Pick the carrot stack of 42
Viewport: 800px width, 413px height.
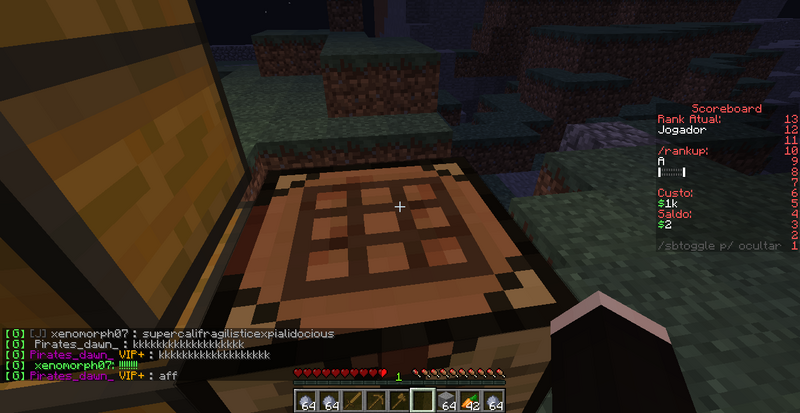pyautogui.click(x=469, y=401)
